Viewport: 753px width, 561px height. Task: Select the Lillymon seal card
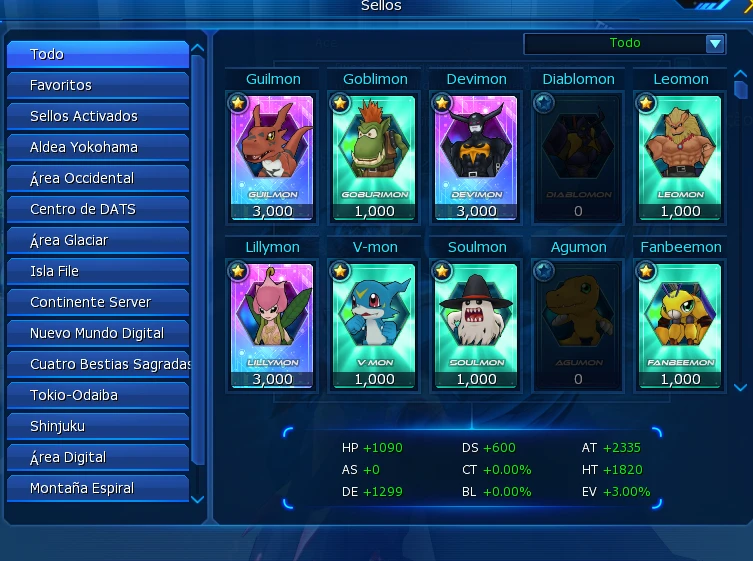click(272, 324)
